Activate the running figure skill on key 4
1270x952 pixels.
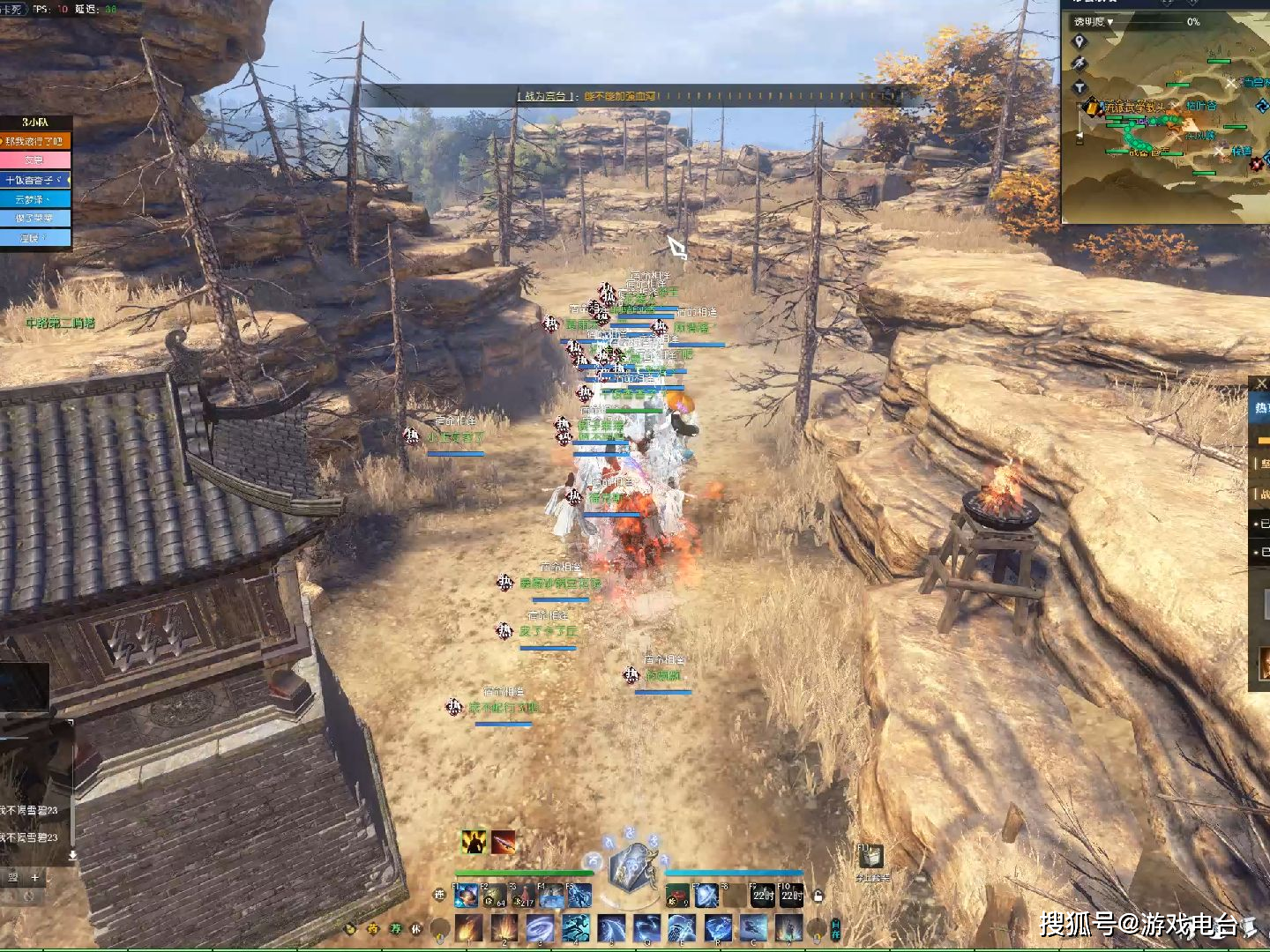click(x=576, y=928)
